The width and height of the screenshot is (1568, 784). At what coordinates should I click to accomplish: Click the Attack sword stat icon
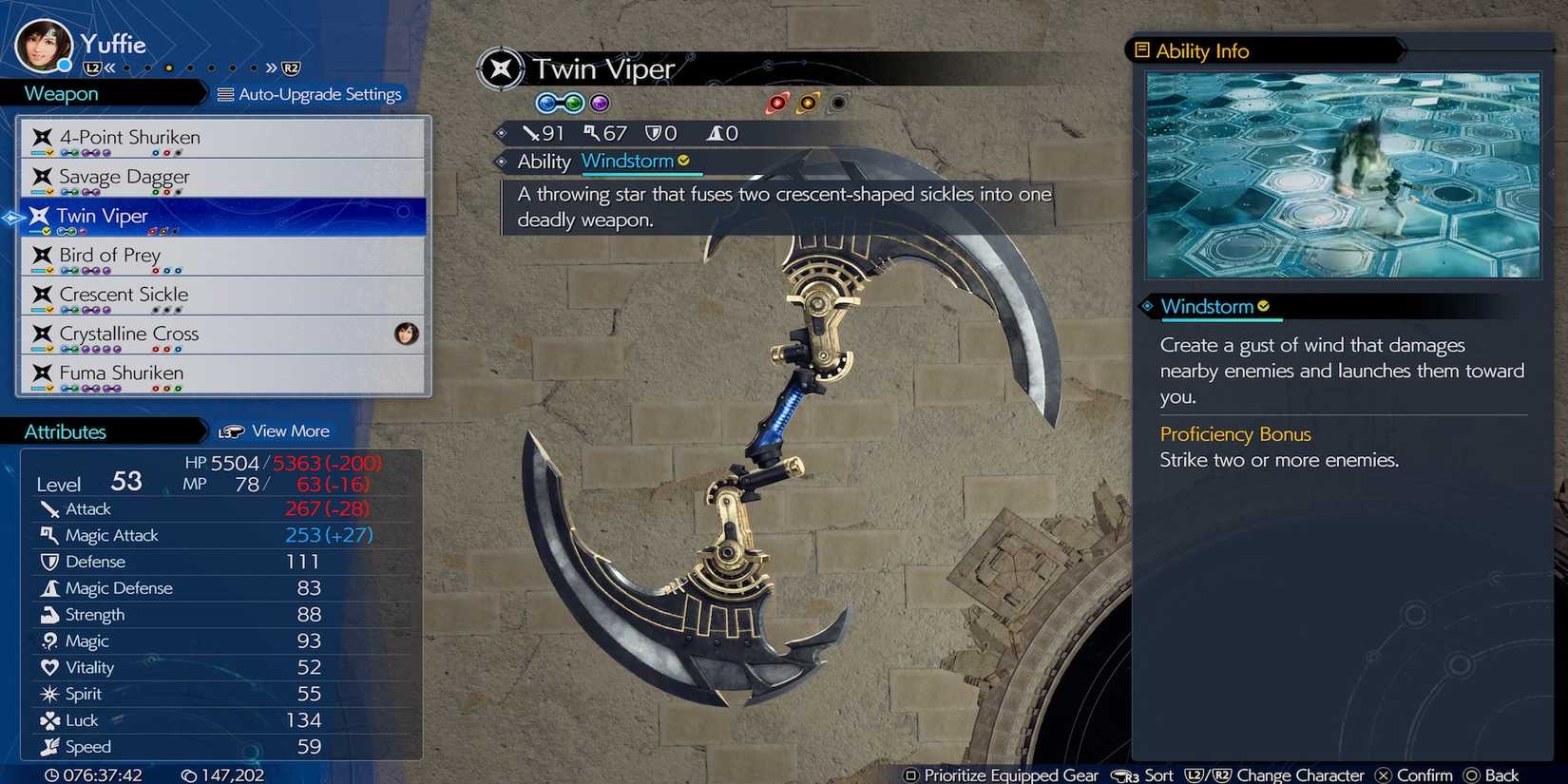pos(50,508)
